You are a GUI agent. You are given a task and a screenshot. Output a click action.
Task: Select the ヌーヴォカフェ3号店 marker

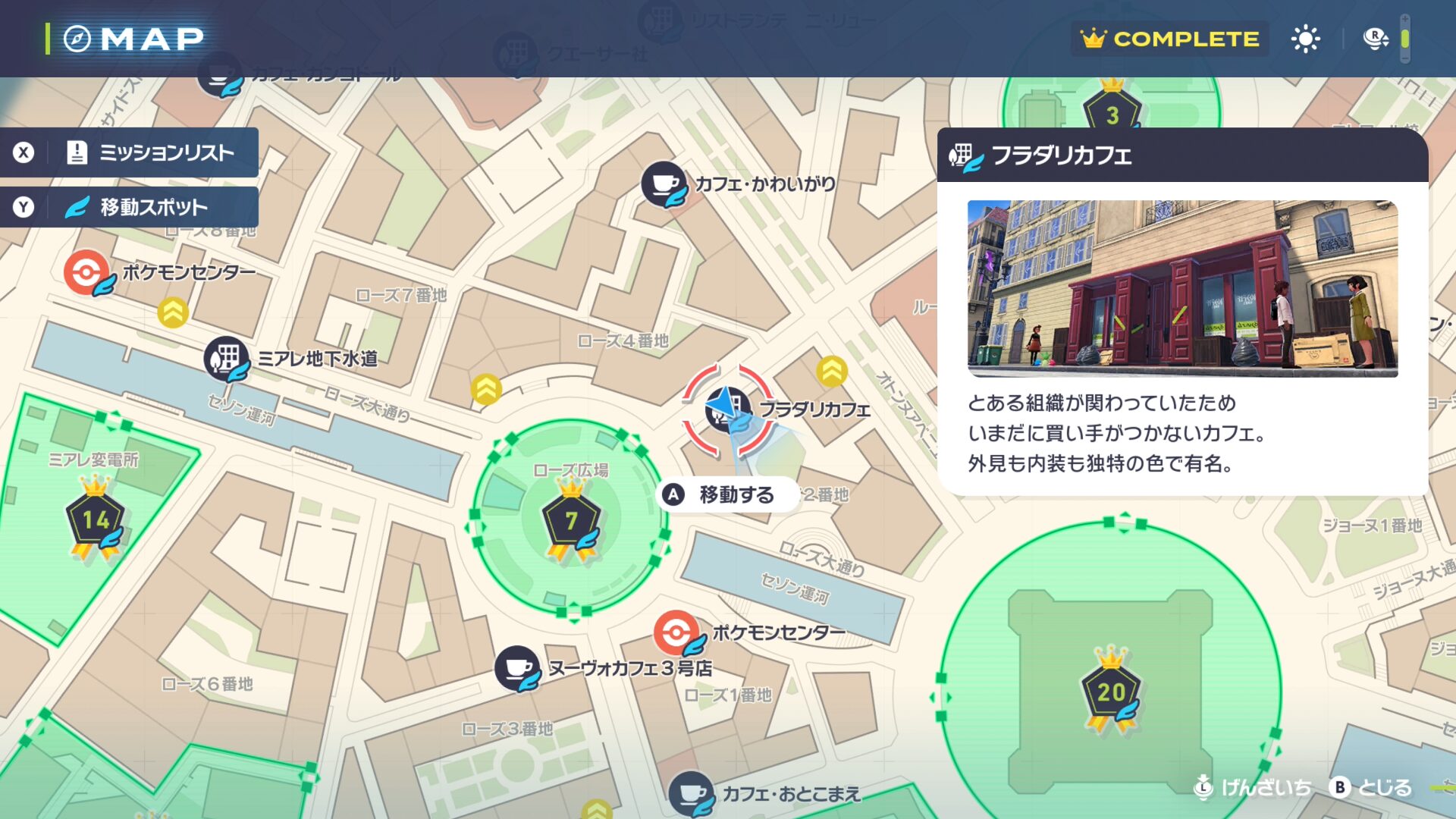(517, 668)
